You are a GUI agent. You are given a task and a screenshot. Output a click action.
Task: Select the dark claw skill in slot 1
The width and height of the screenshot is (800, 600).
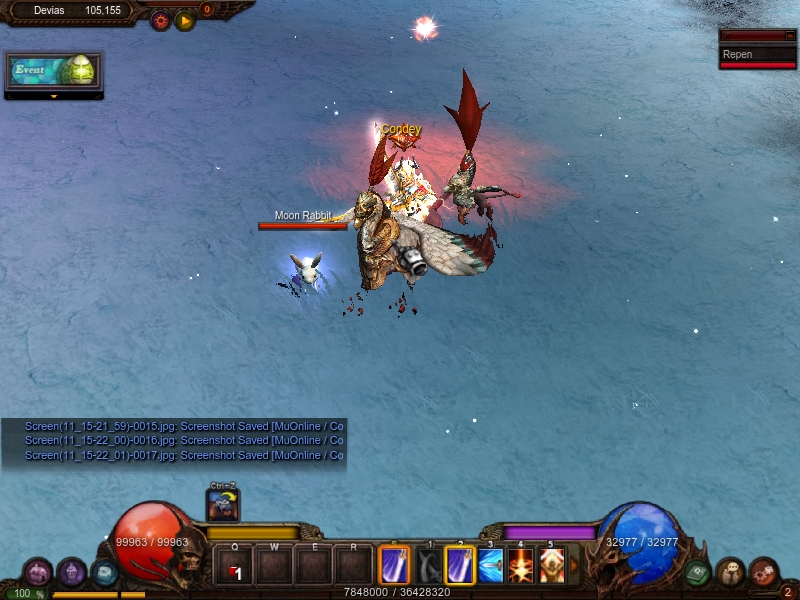coord(429,566)
